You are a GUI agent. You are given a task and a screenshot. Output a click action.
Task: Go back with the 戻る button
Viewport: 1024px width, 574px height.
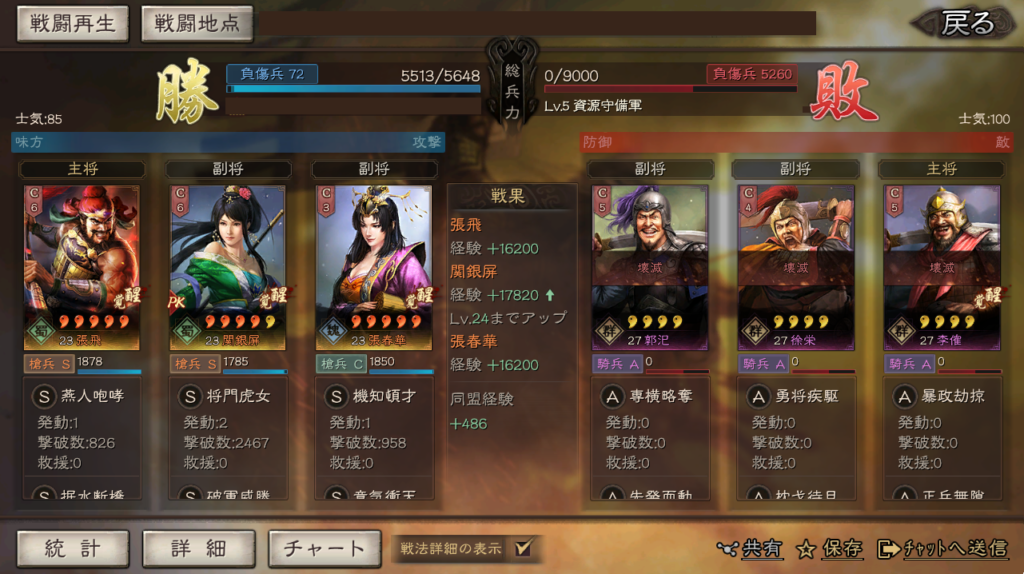pyautogui.click(x=967, y=23)
